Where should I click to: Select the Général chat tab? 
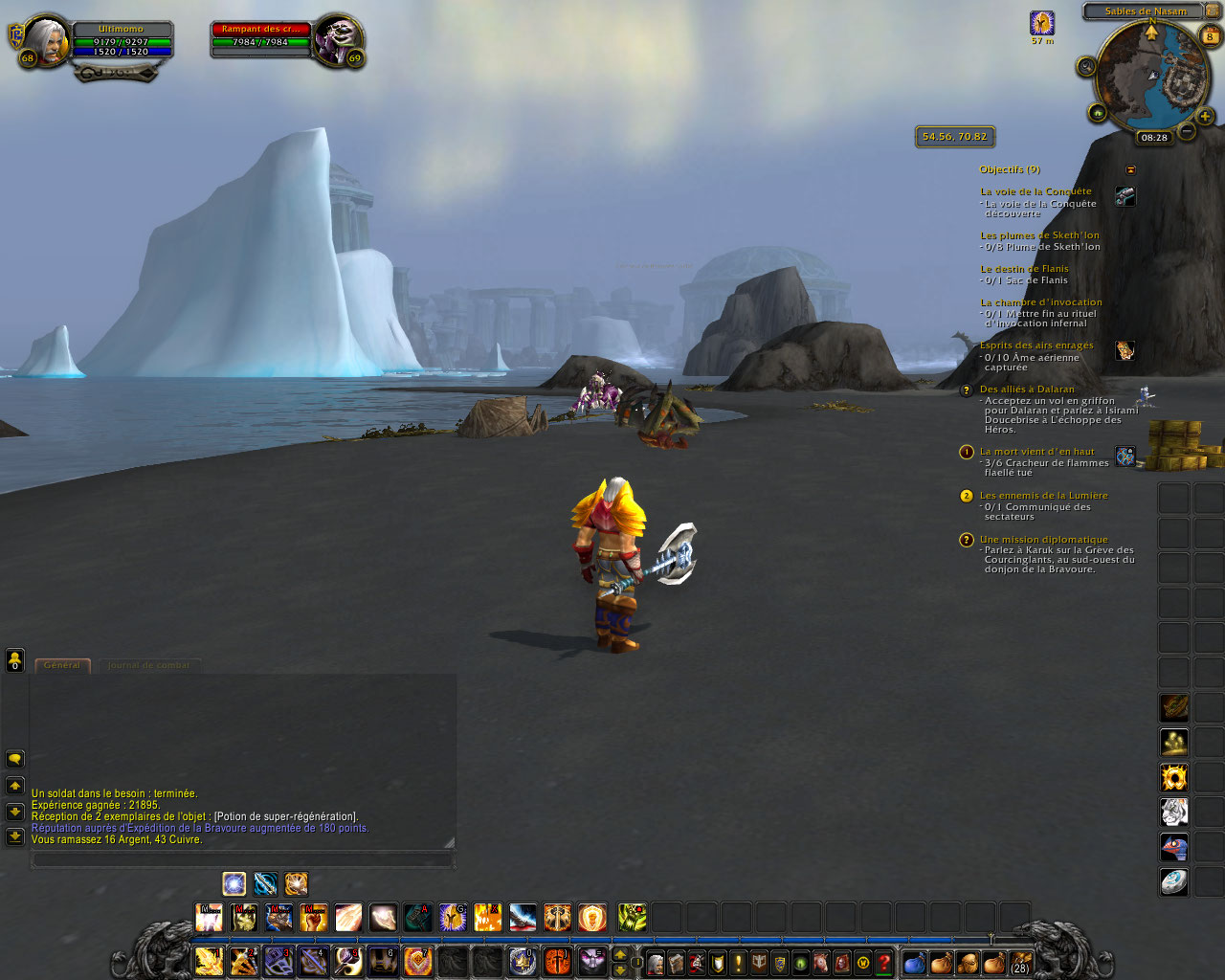62,665
